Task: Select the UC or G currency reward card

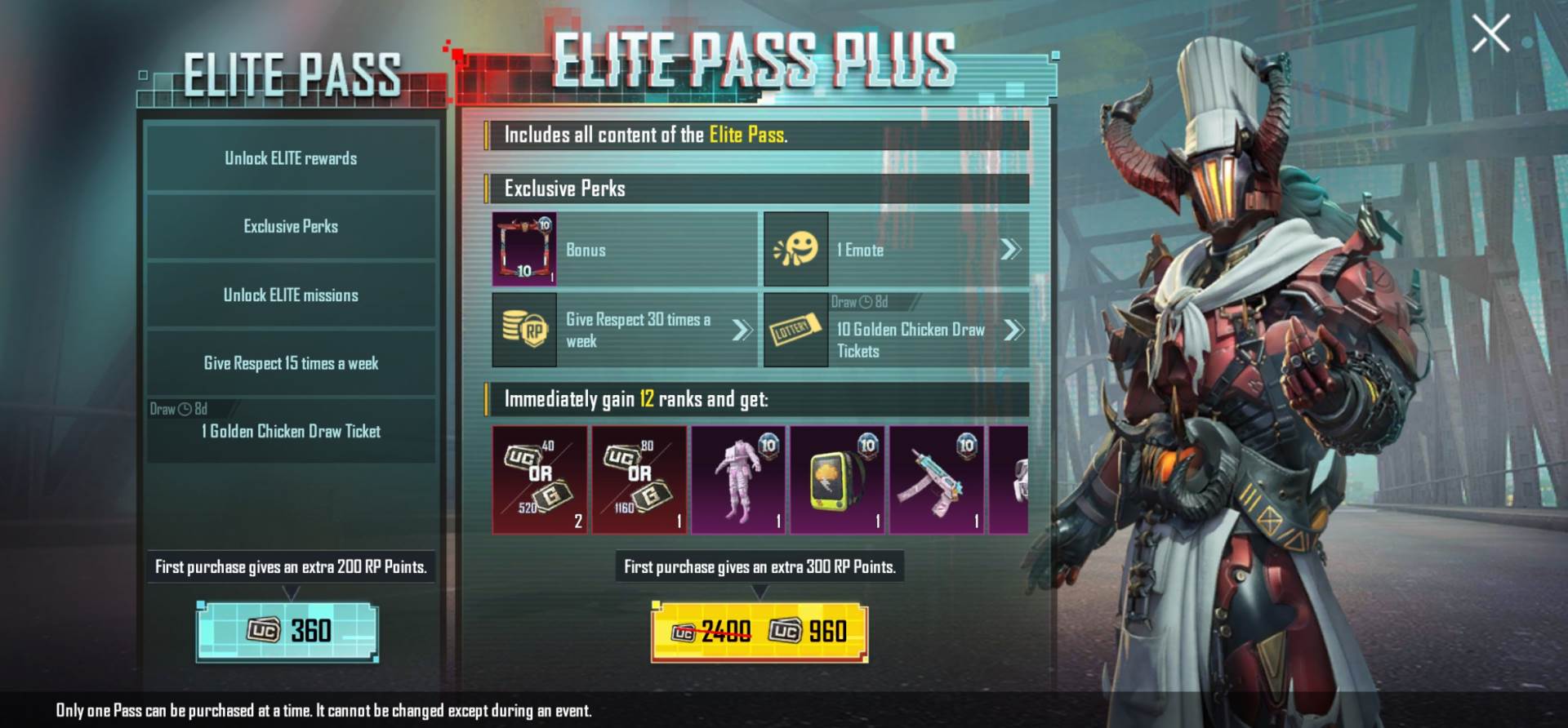Action: [540, 479]
